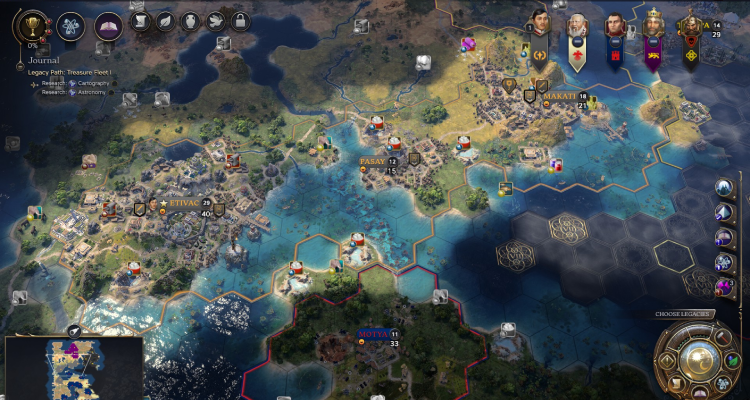Viewport: 750px width, 400px height.
Task: Open the government scroll icon
Action: point(139,21)
